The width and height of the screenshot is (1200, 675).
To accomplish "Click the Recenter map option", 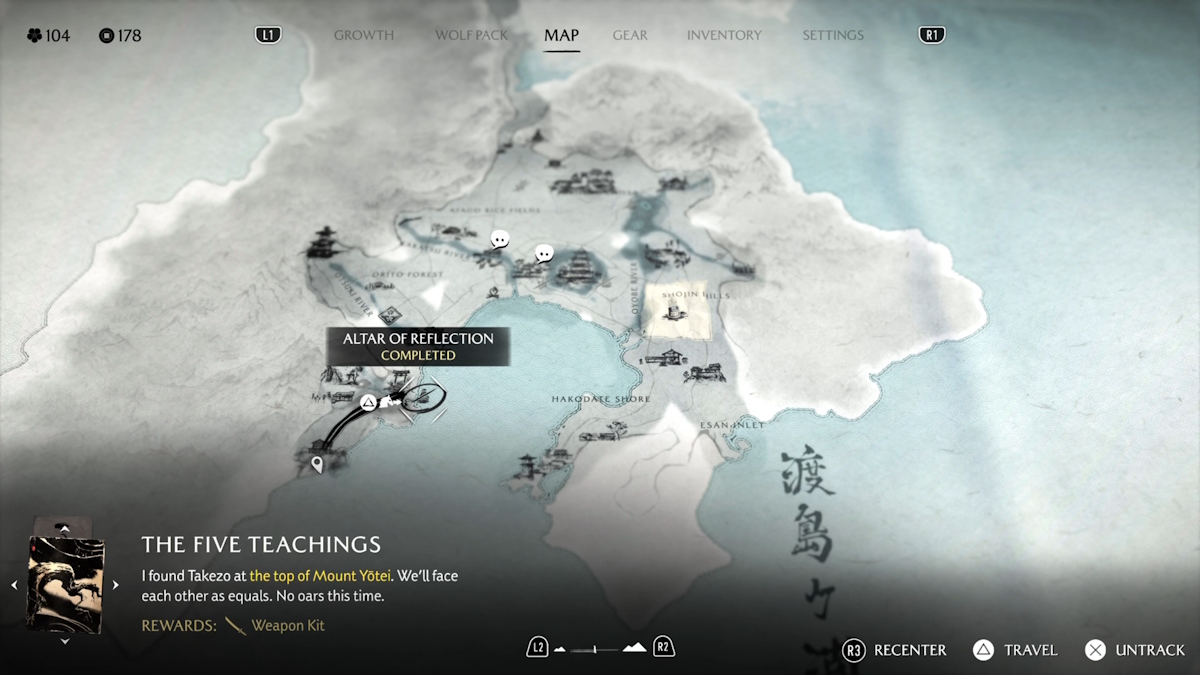I will (895, 650).
